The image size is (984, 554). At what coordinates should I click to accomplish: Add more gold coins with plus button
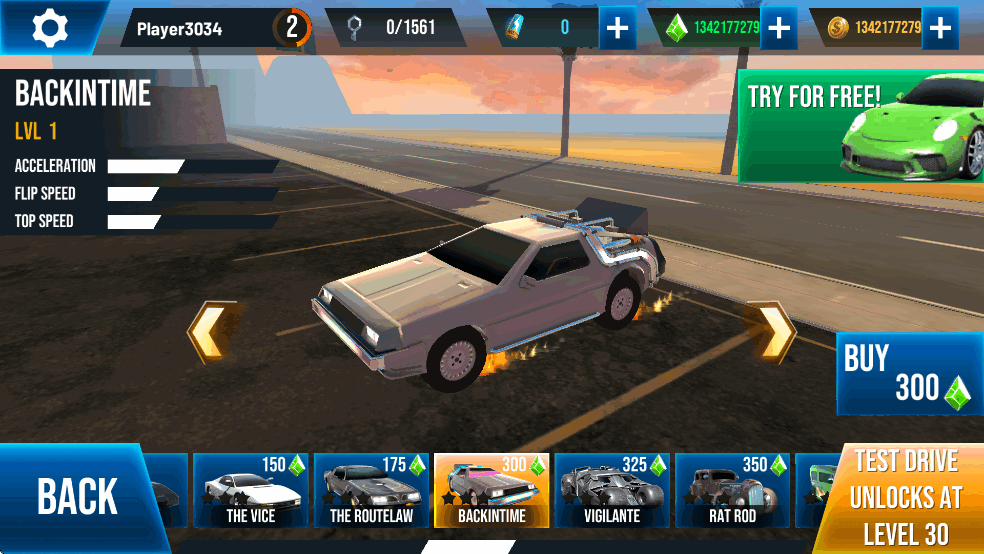940,28
